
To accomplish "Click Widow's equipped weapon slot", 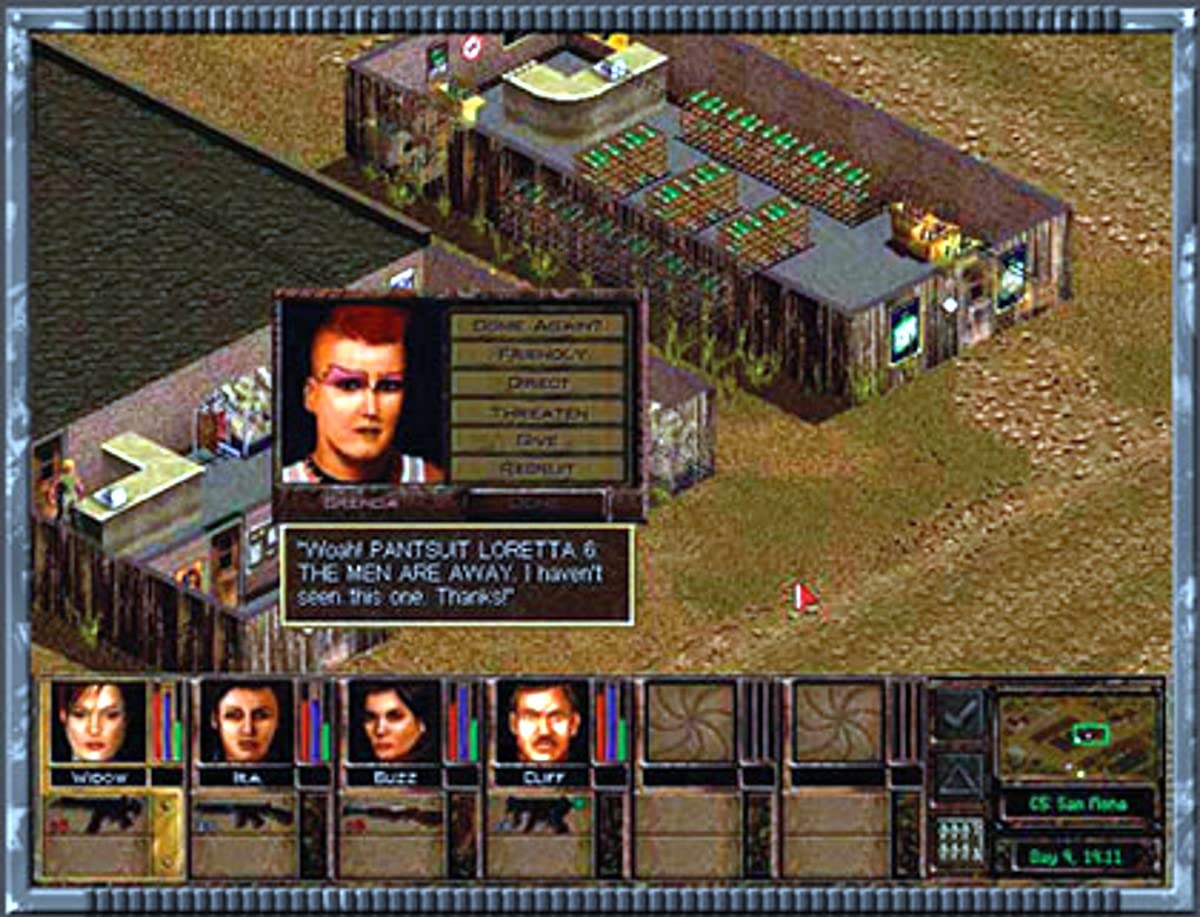I will click(x=98, y=814).
